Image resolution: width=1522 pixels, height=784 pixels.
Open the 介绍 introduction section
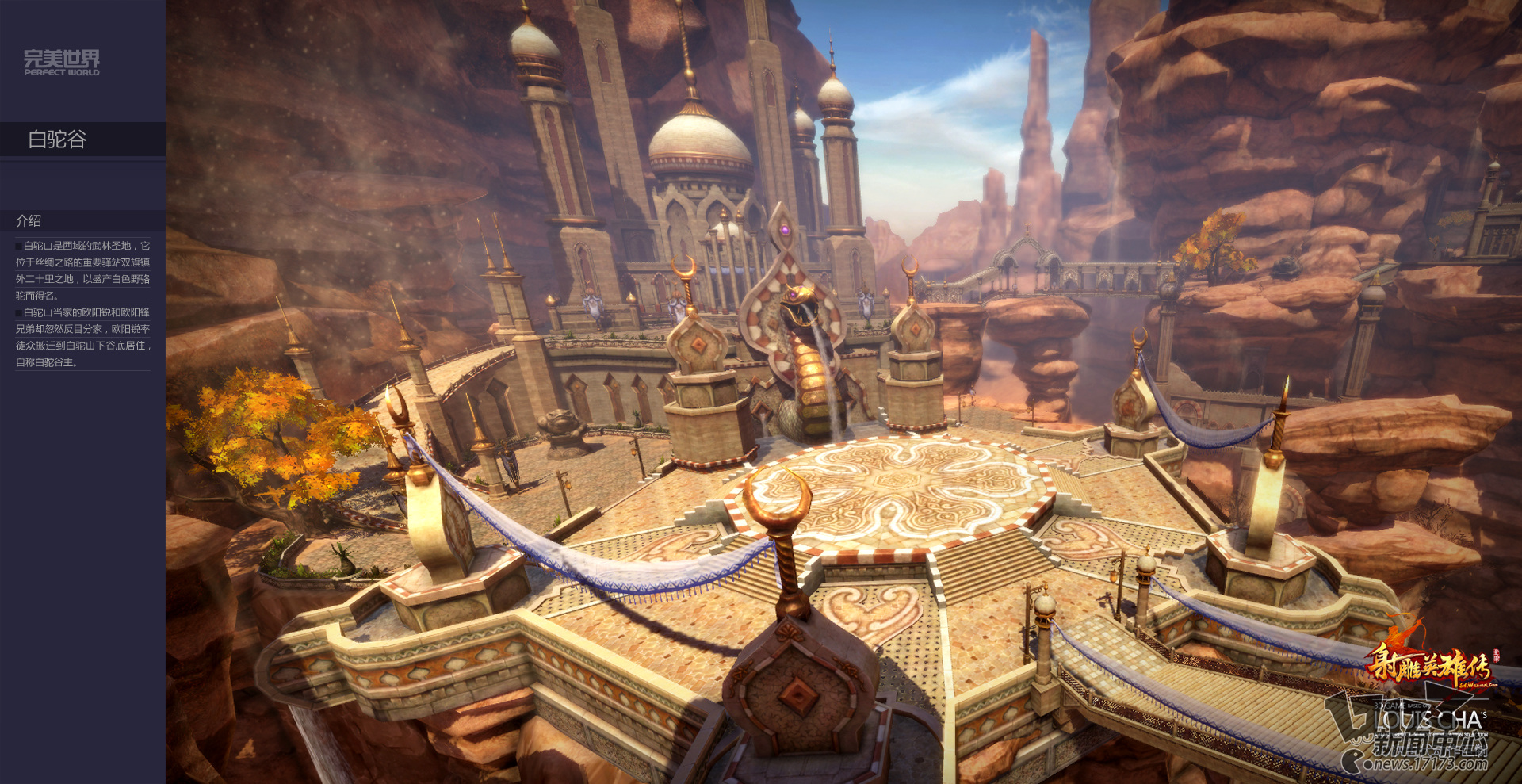[x=29, y=221]
